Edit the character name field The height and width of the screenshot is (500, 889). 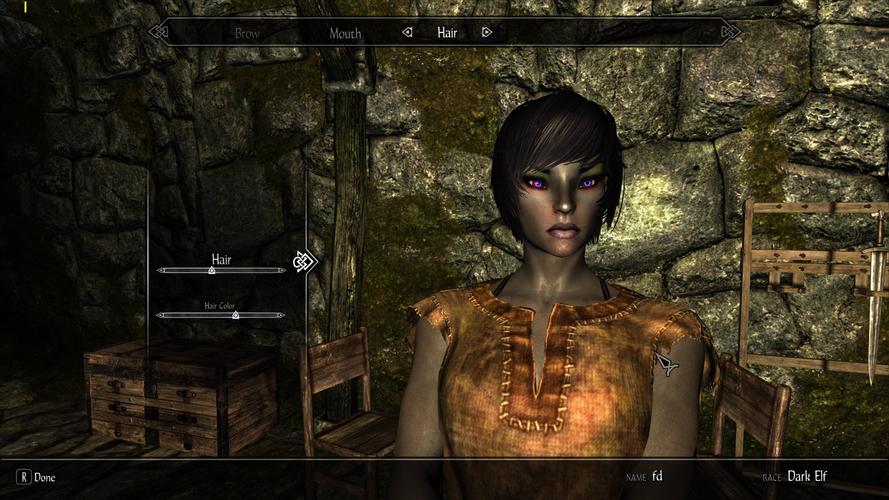657,476
